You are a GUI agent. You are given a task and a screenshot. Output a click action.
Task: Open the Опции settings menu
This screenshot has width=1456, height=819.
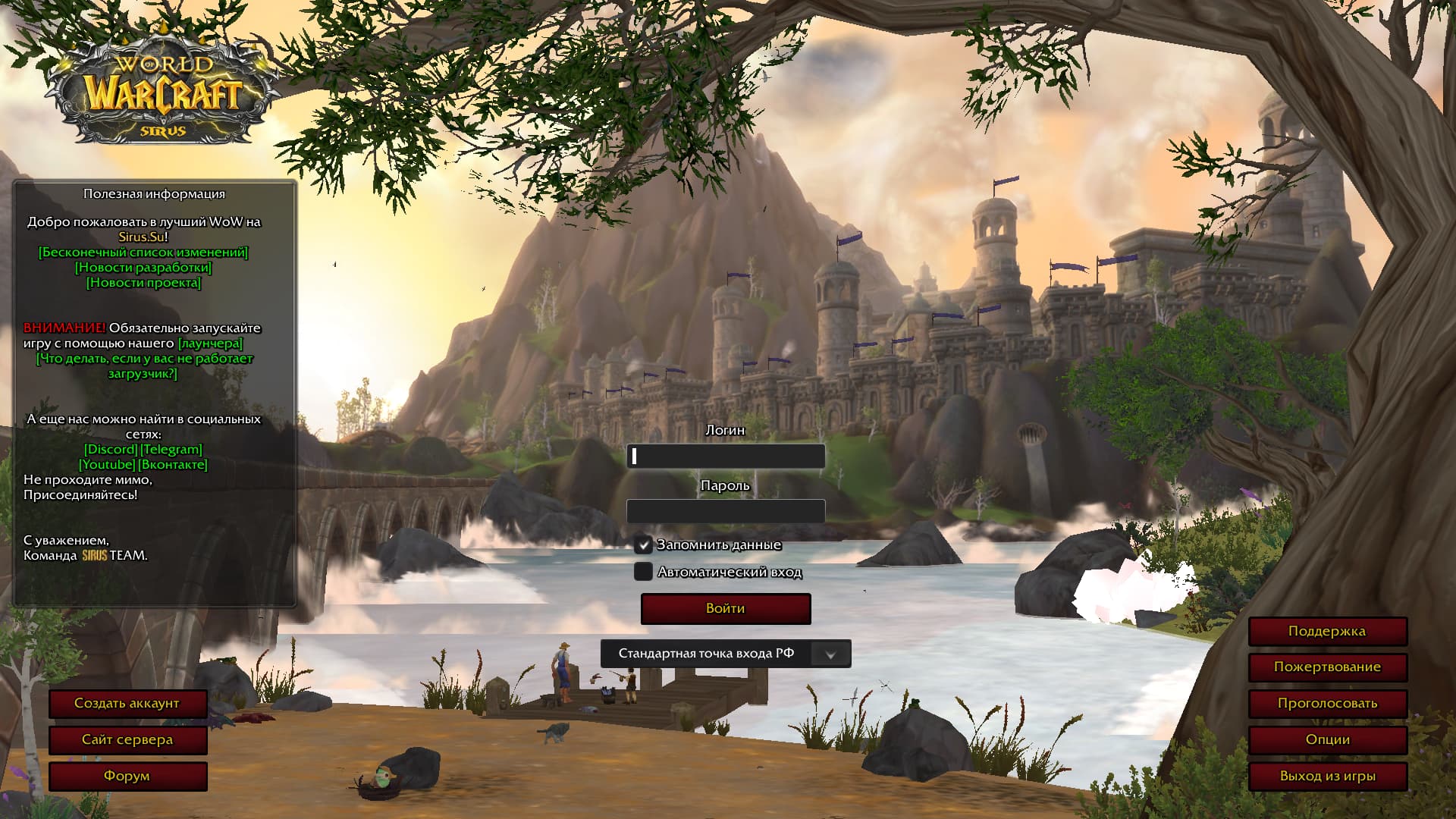click(1327, 740)
